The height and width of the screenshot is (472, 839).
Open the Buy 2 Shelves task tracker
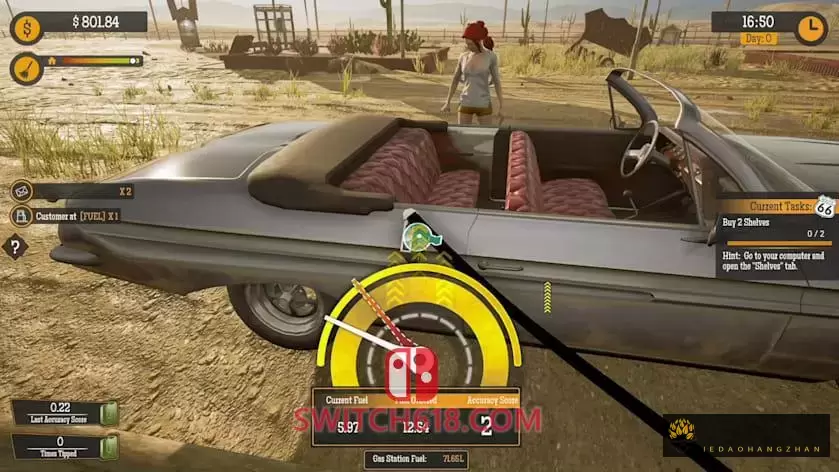[x=774, y=233]
